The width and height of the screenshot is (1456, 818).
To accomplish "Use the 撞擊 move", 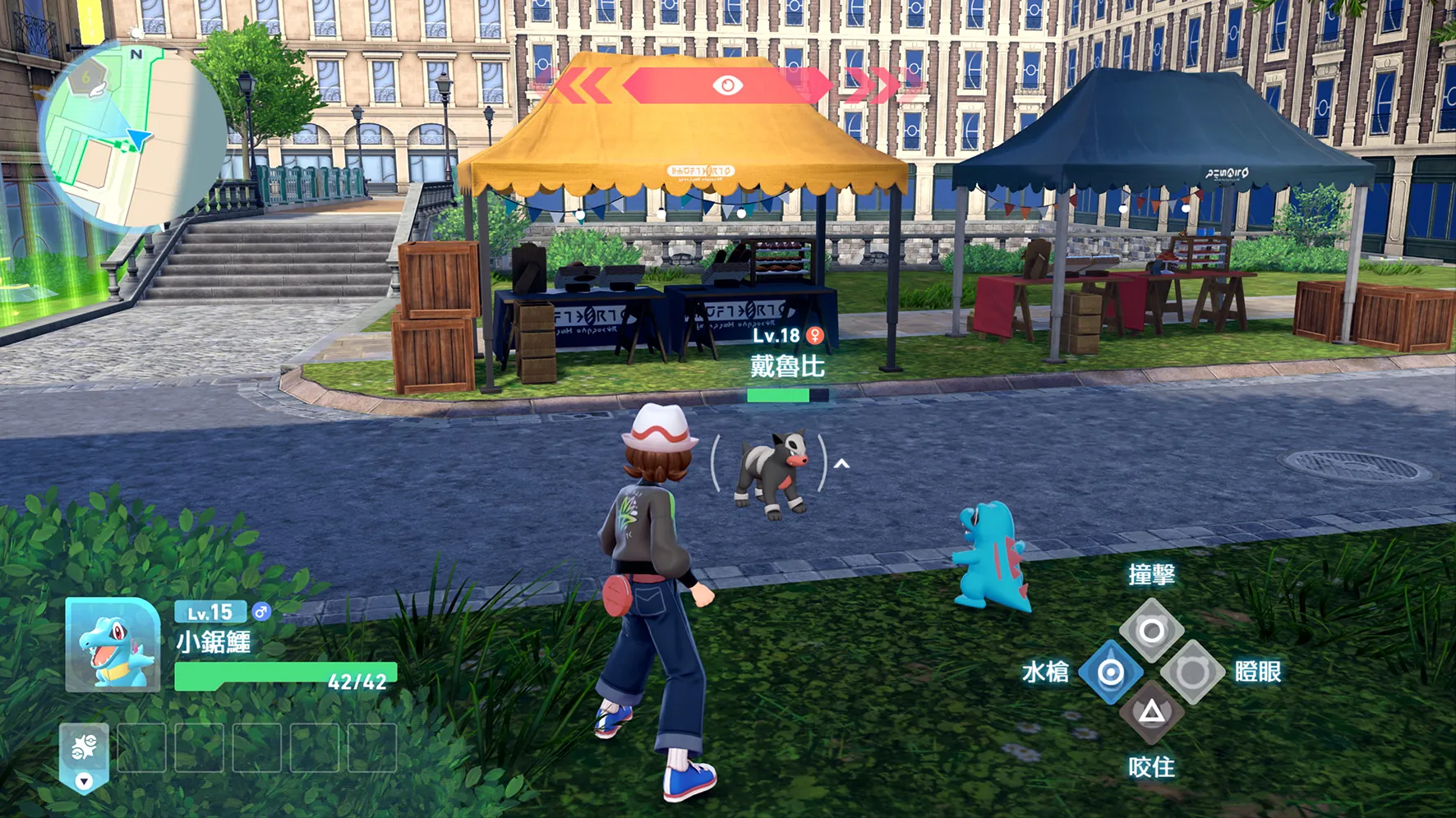I will (x=1151, y=631).
